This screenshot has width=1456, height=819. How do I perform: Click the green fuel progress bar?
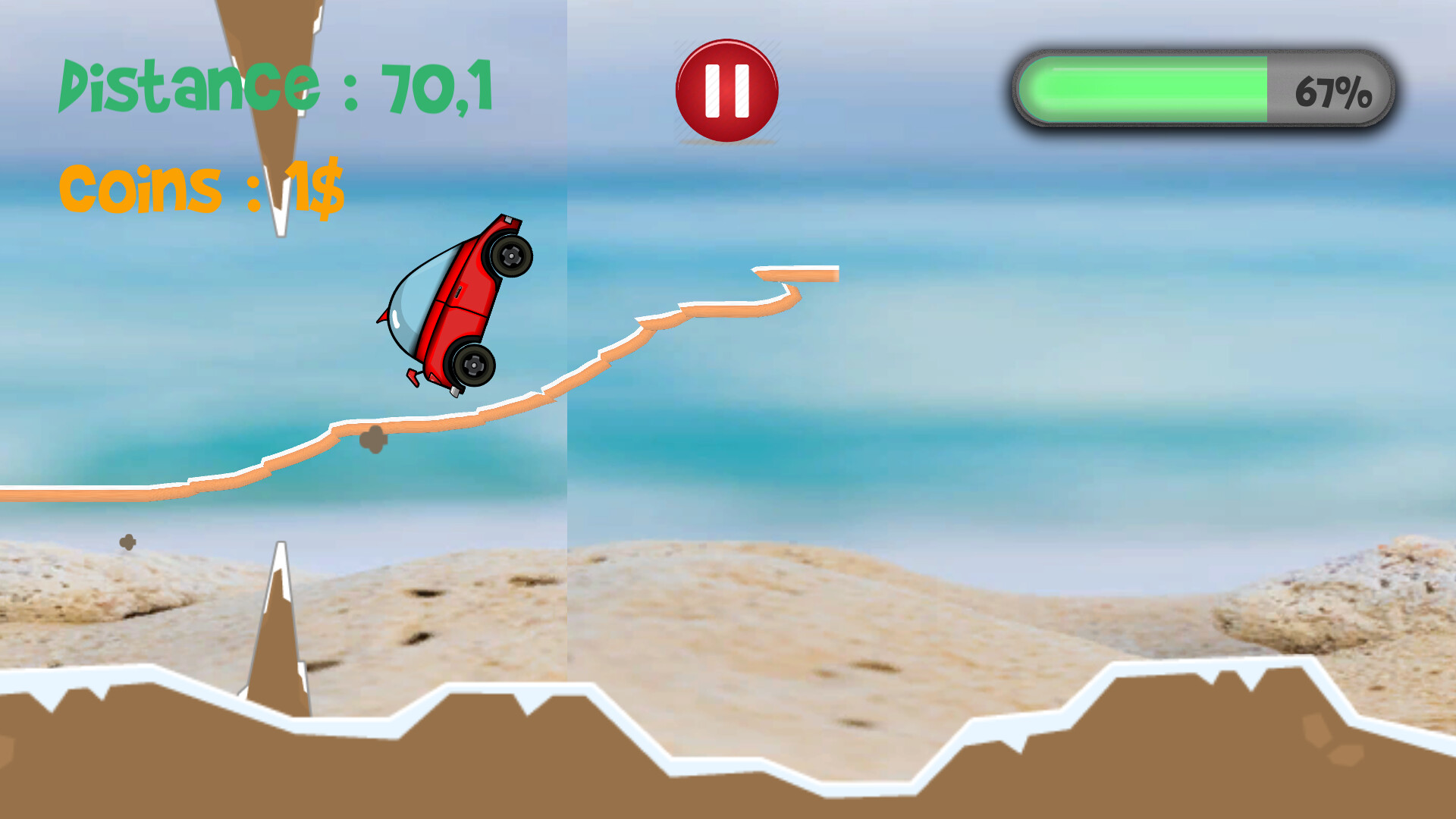[1145, 89]
